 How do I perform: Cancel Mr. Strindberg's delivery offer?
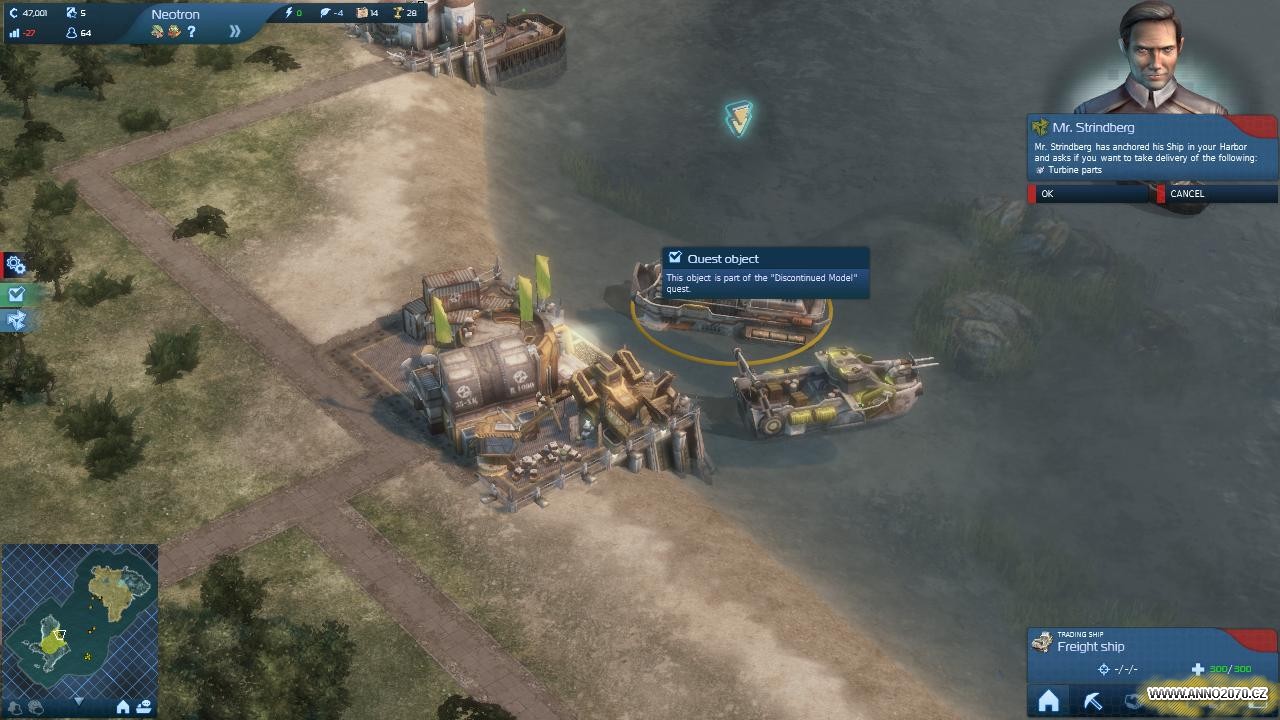pos(1215,194)
